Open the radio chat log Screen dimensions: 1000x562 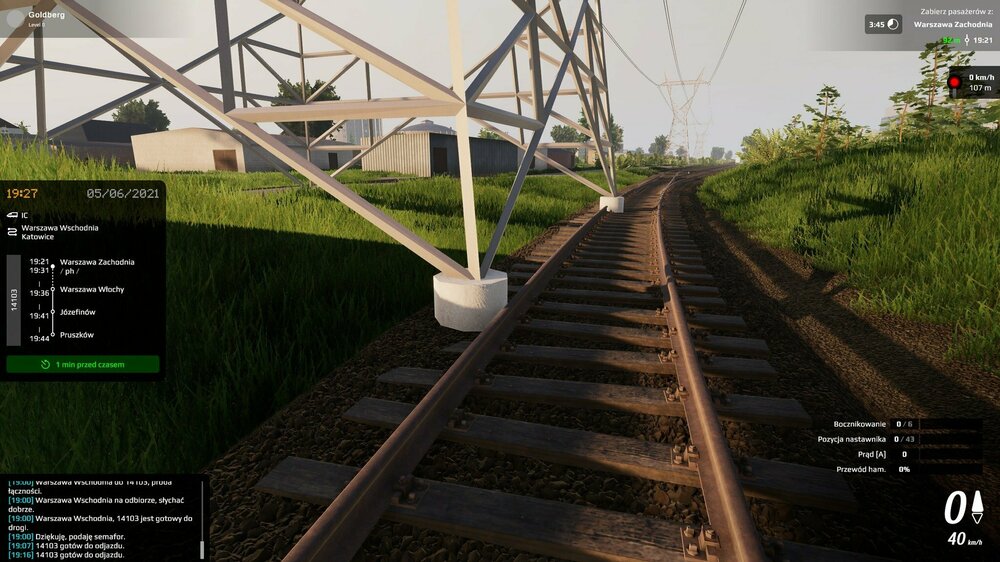pyautogui.click(x=100, y=517)
